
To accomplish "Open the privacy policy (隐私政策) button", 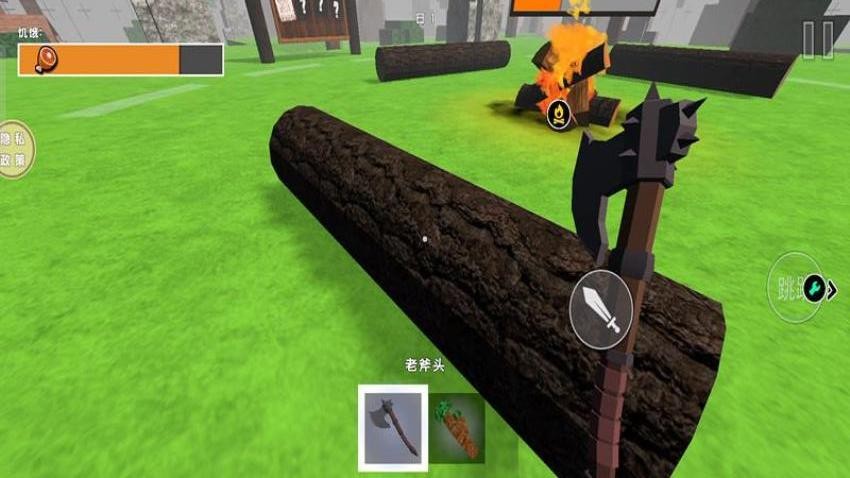I will tap(13, 149).
